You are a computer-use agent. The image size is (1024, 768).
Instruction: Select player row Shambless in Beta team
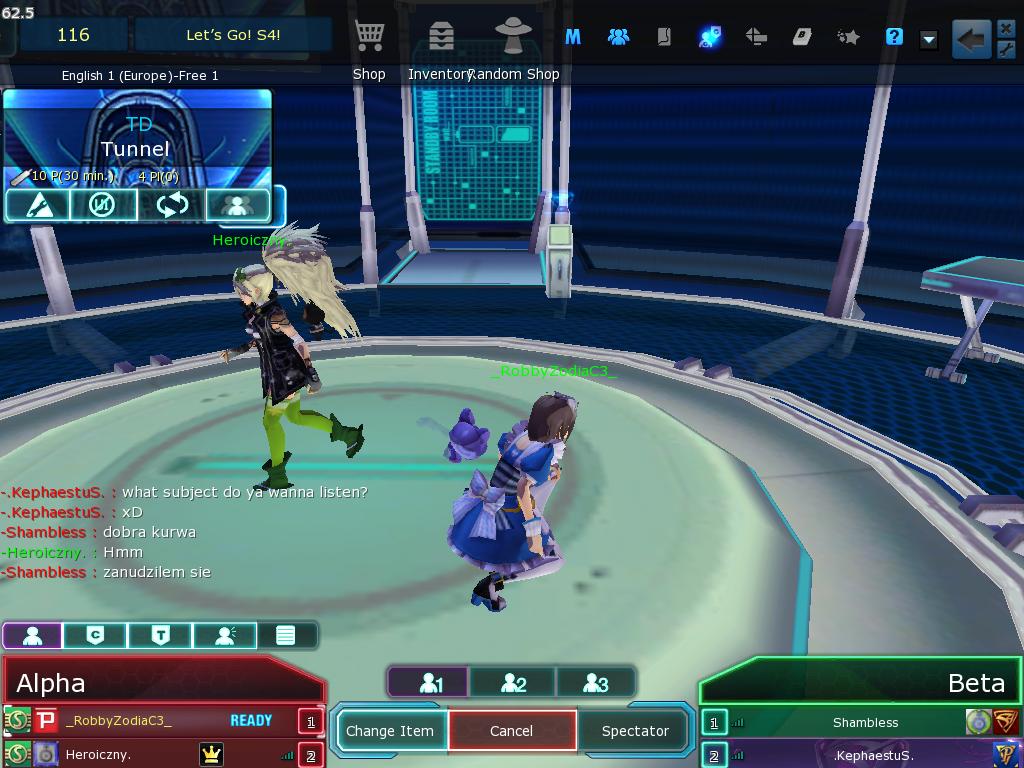(x=865, y=722)
